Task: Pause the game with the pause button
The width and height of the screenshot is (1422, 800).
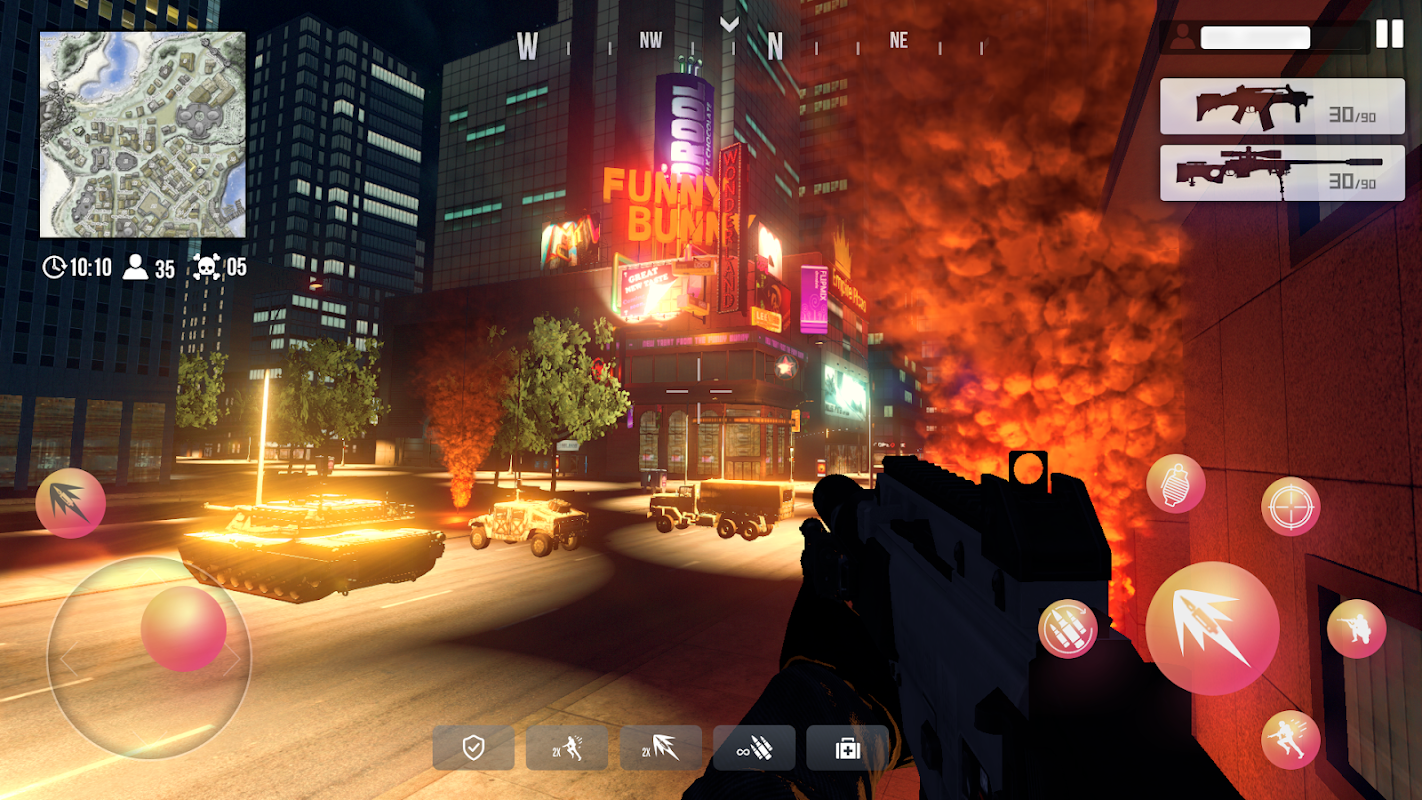Action: pos(1389,34)
